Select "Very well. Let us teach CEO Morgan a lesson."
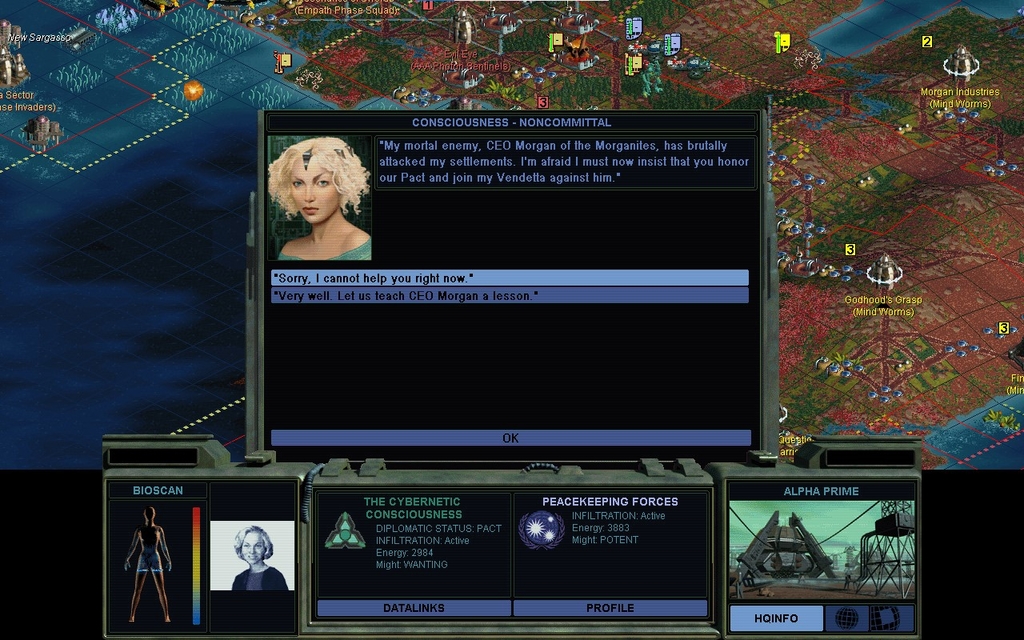This screenshot has height=640, width=1024. [509, 296]
